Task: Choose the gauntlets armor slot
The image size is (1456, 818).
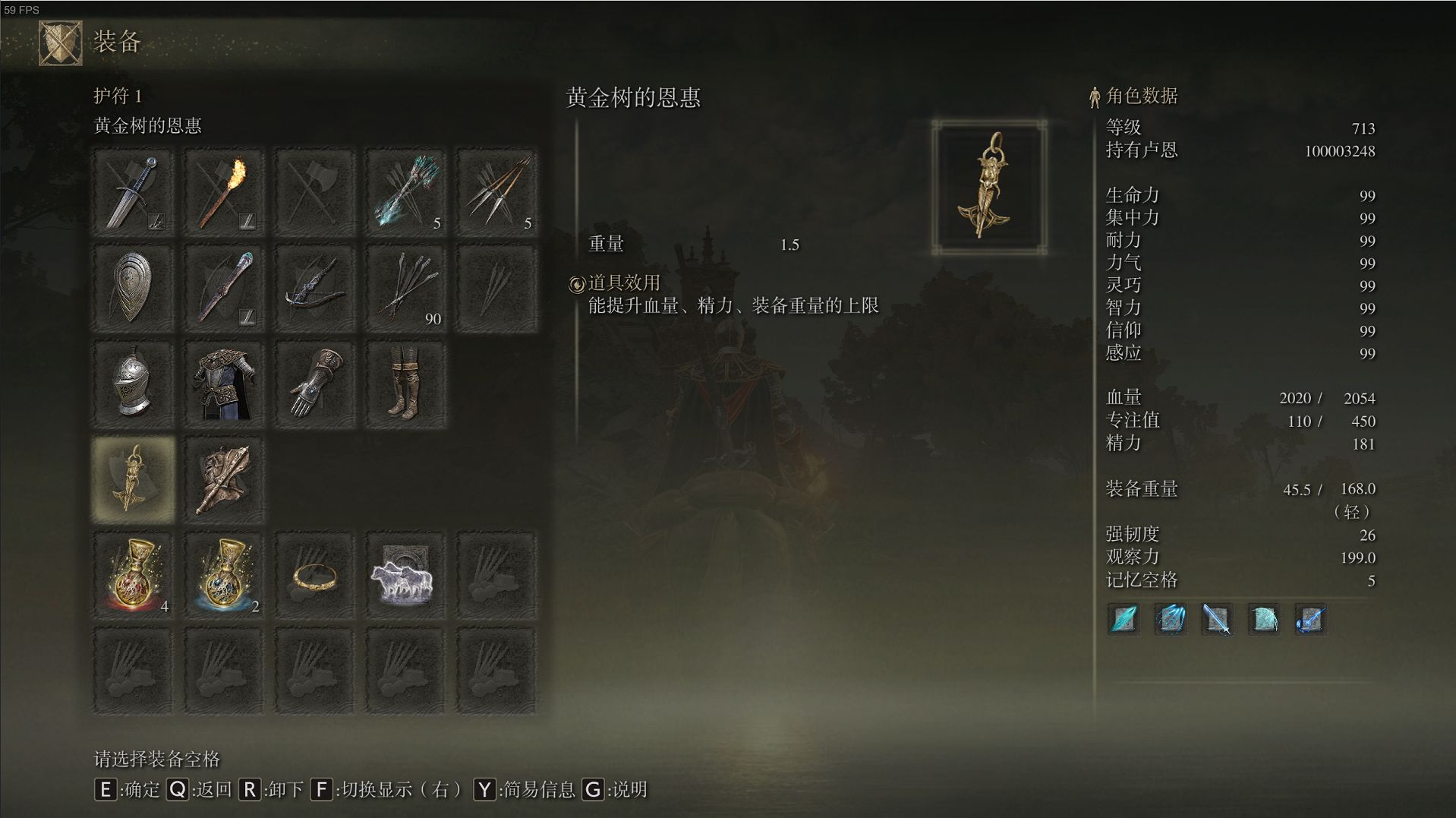Action: (315, 384)
